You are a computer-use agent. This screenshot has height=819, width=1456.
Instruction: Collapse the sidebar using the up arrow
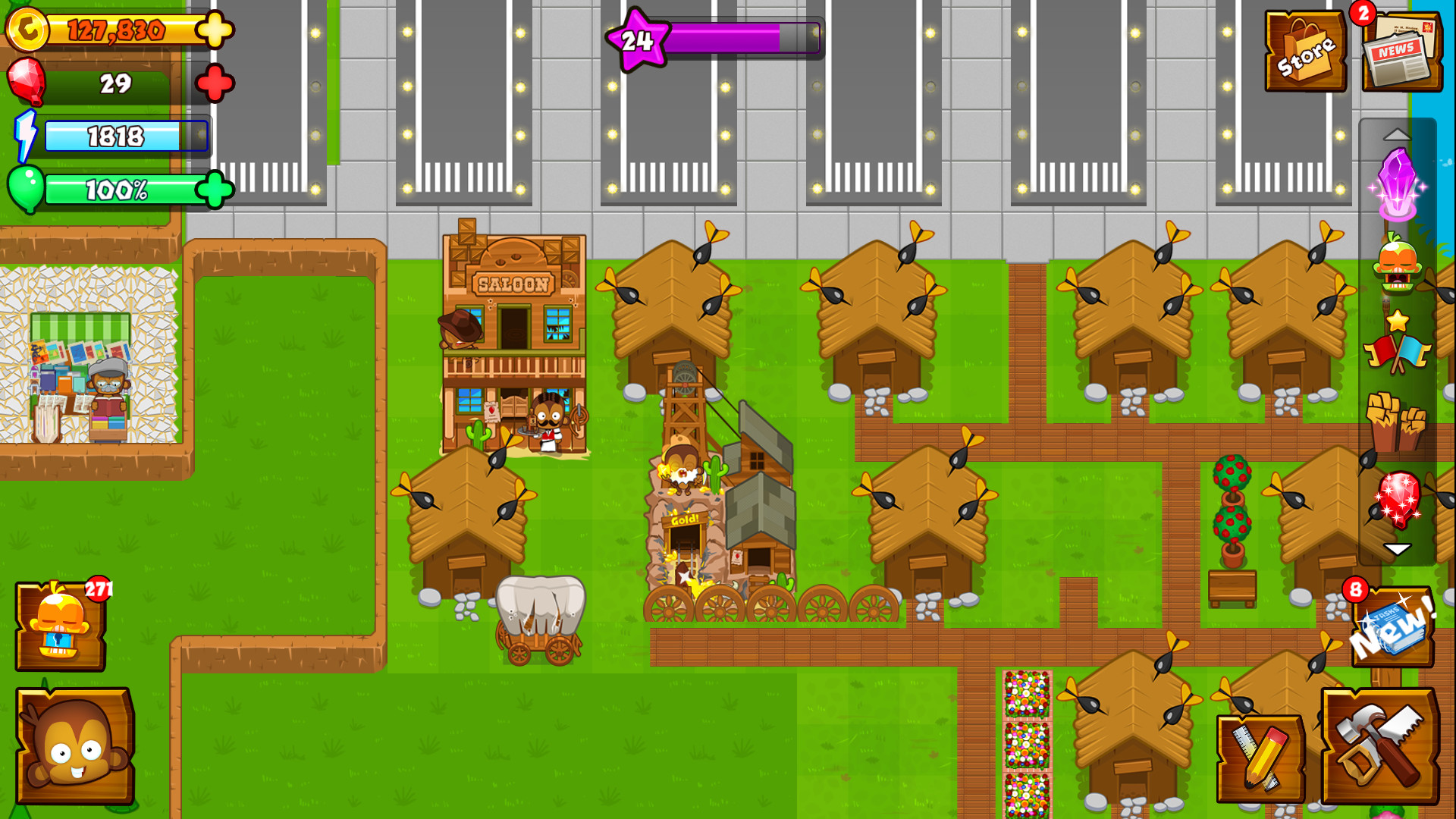click(1399, 135)
